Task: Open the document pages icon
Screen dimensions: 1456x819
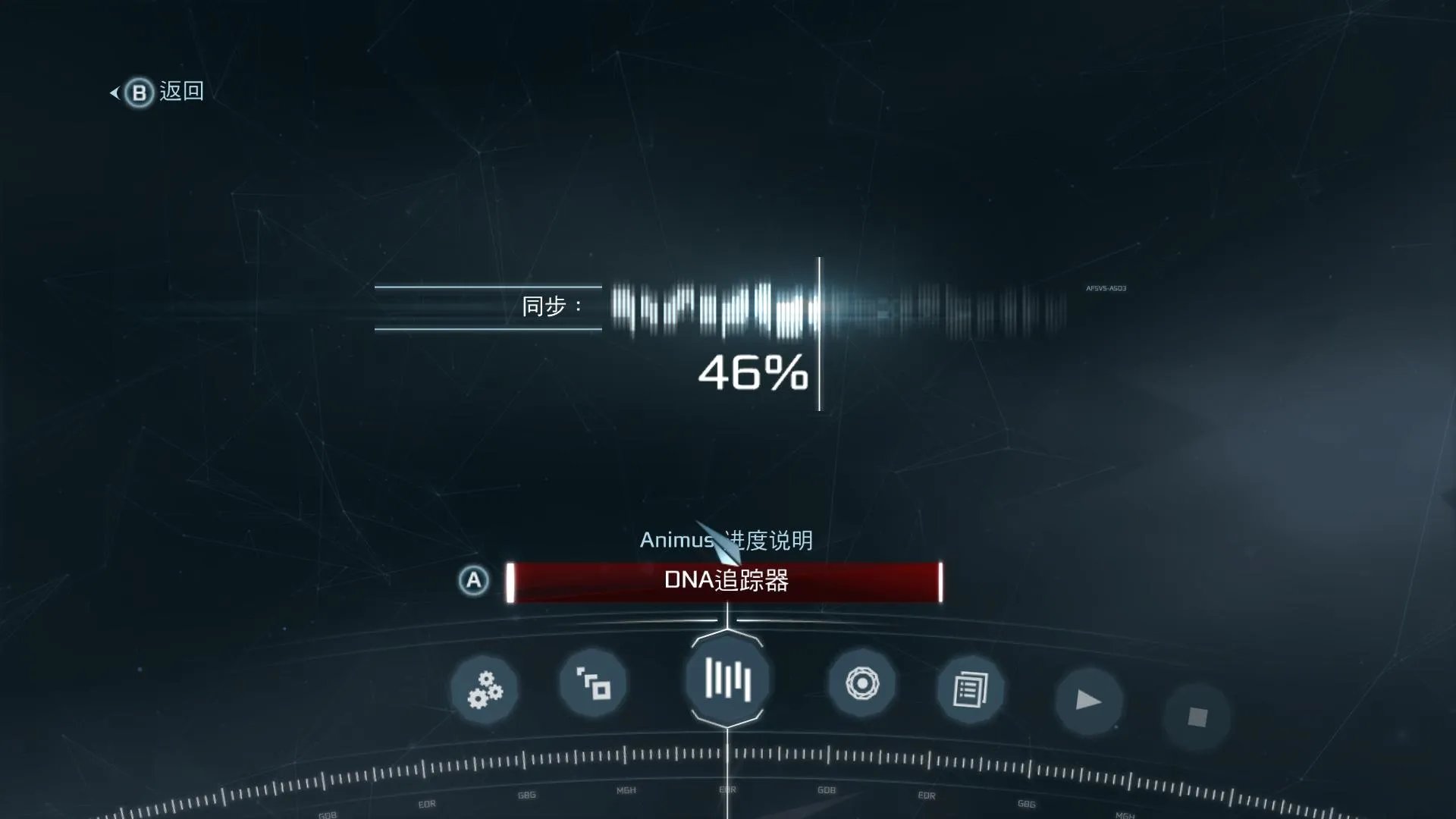Action: (970, 690)
